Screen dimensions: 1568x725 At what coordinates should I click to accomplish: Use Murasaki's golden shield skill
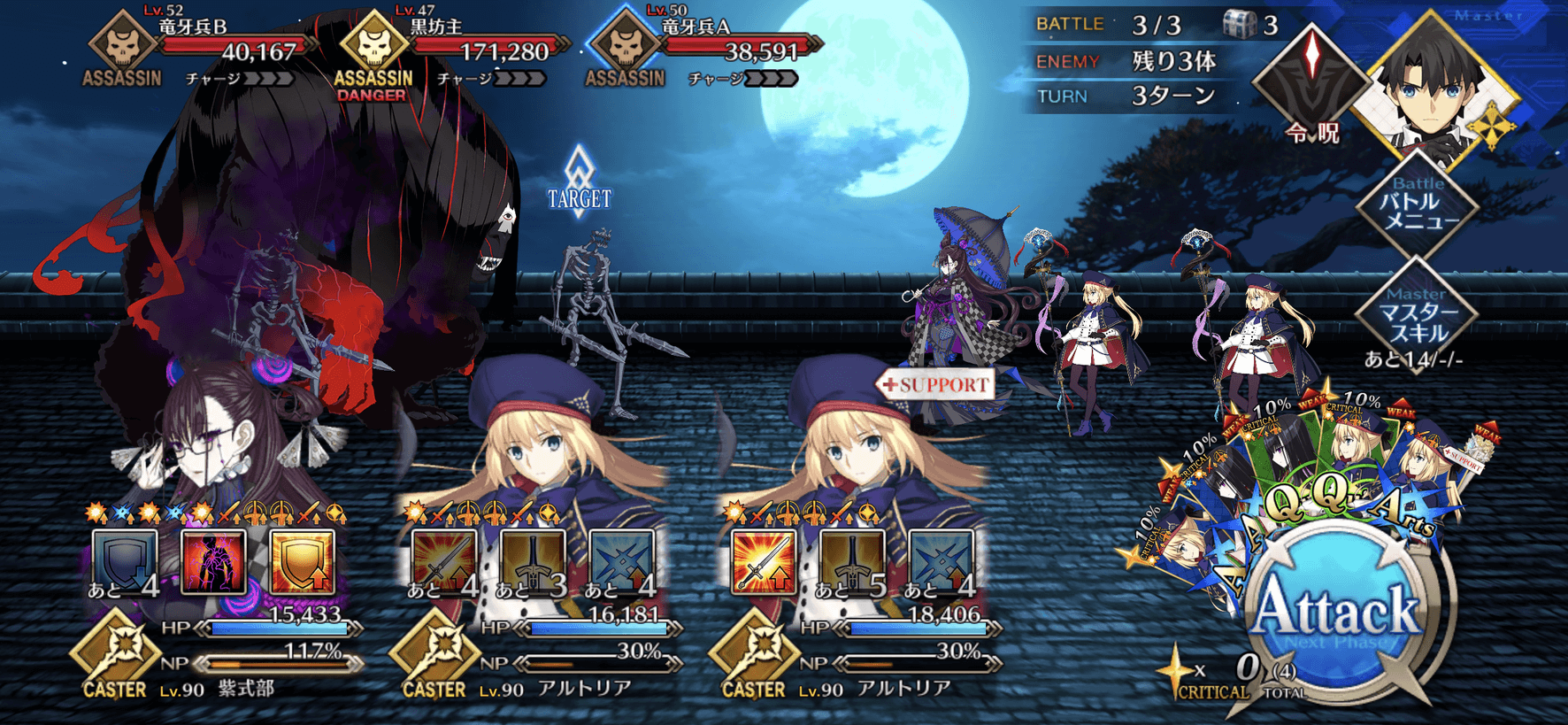coord(302,562)
